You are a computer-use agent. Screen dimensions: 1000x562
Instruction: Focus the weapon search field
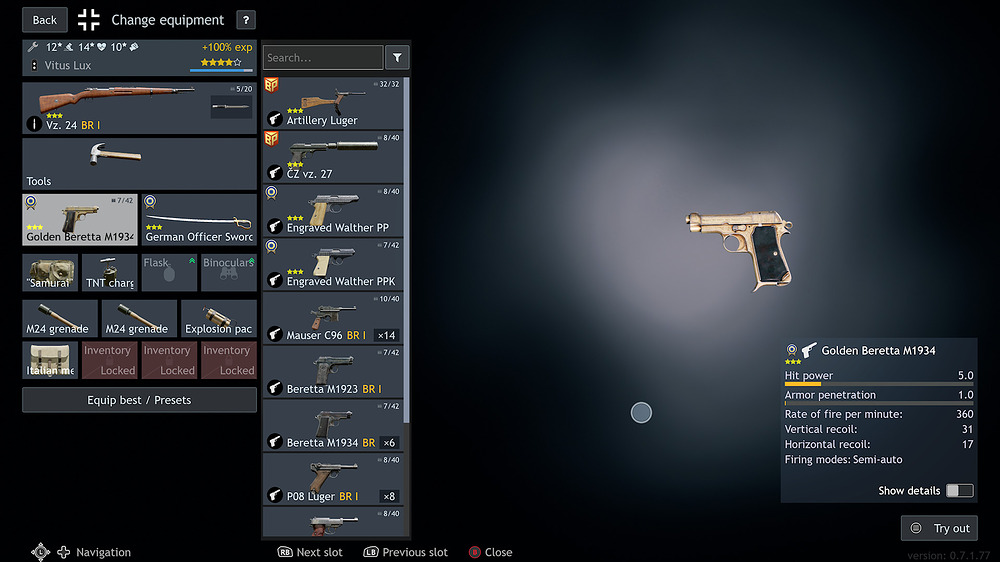click(323, 58)
